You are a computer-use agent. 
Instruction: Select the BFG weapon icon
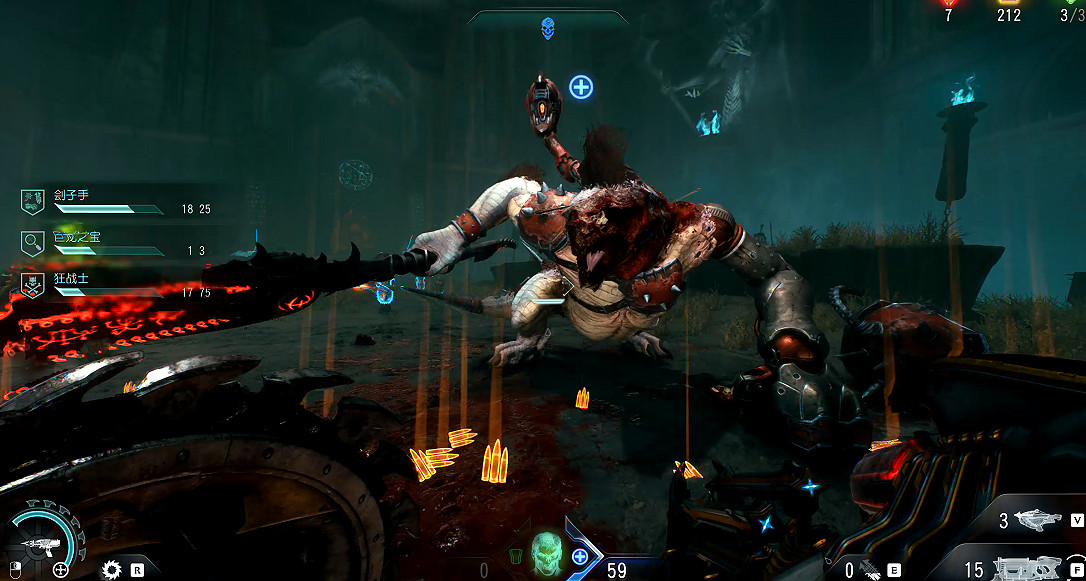1040,520
